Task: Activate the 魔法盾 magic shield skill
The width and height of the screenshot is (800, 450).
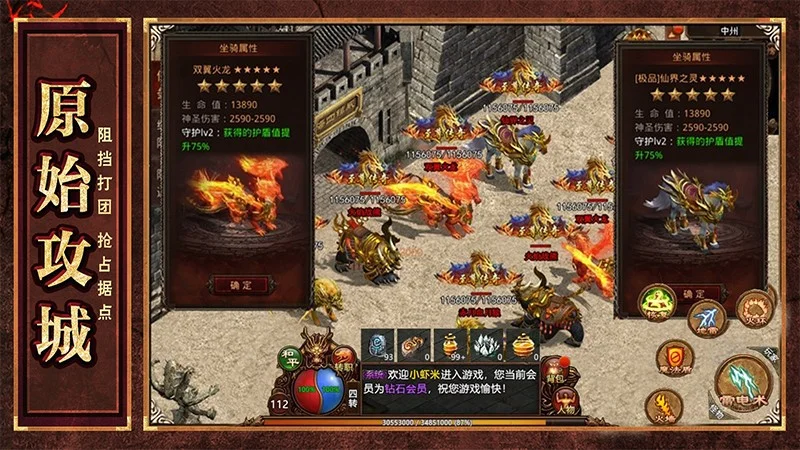Action: click(675, 356)
